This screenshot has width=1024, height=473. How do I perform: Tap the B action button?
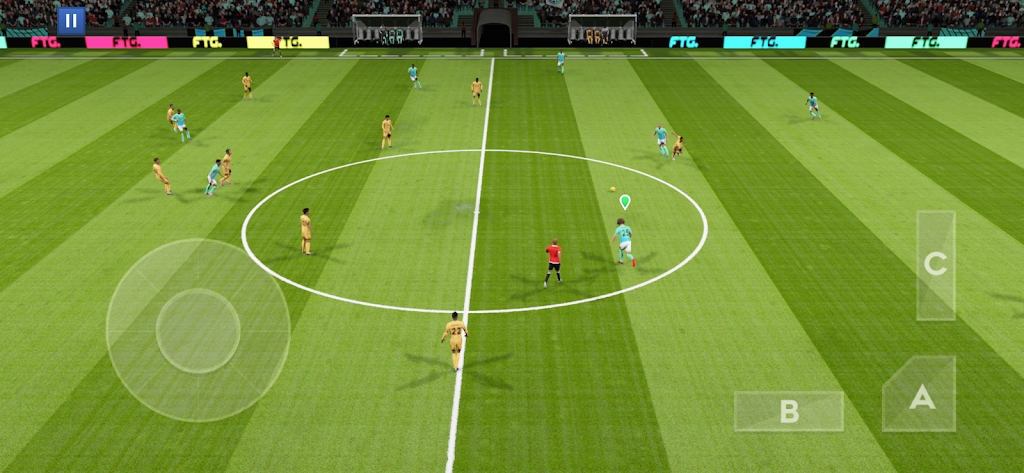789,411
